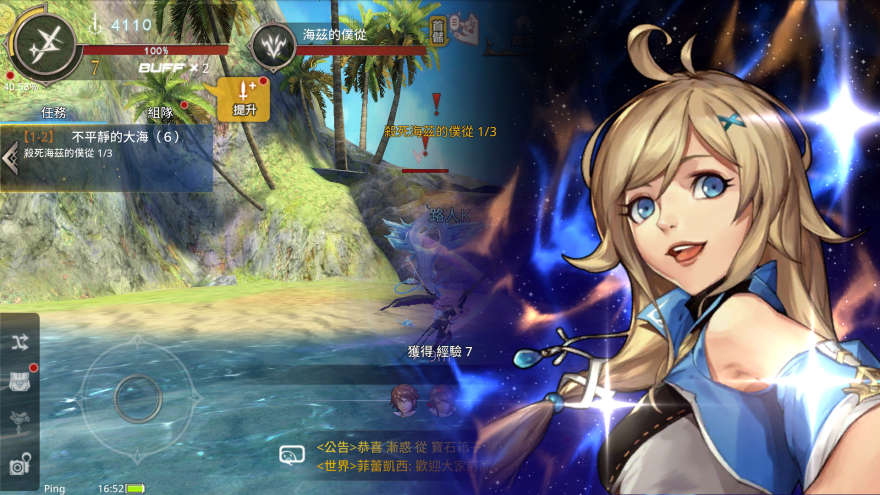The width and height of the screenshot is (880, 495).
Task: Click the yellow tag button beside the minimap
Action: point(437,30)
